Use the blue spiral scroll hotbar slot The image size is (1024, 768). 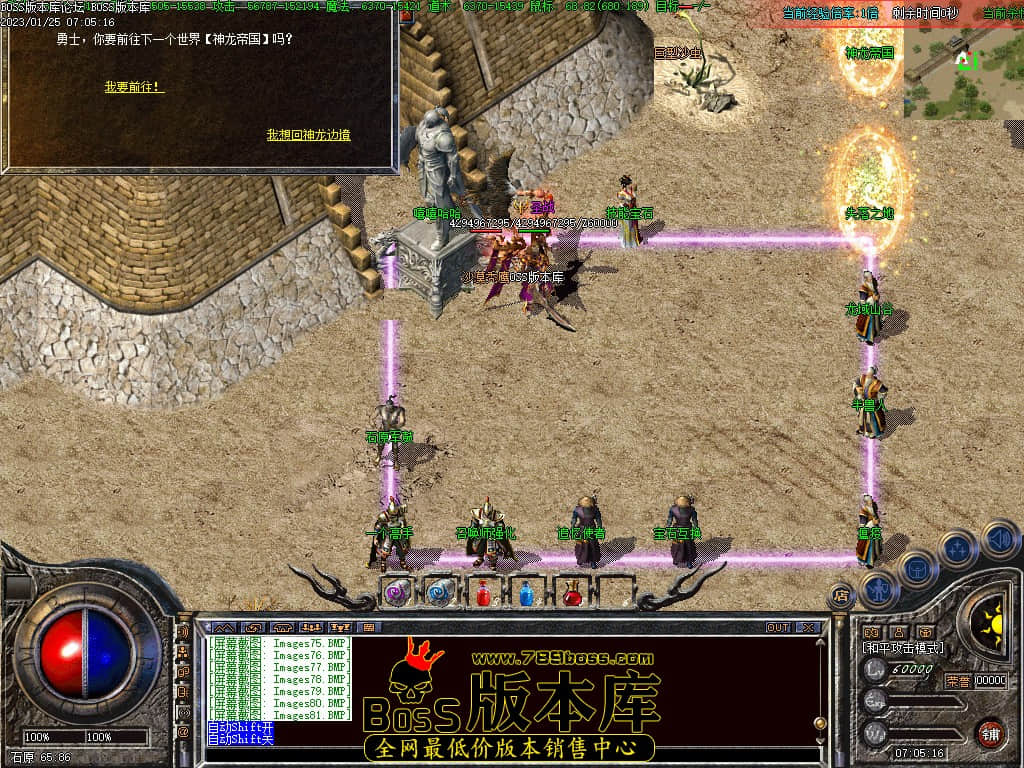click(438, 593)
